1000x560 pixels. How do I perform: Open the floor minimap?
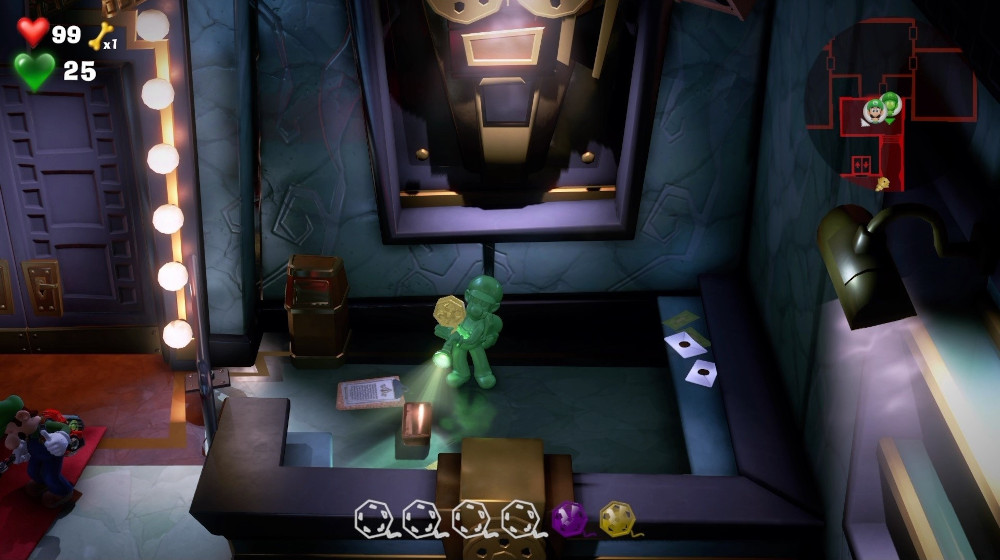[889, 105]
